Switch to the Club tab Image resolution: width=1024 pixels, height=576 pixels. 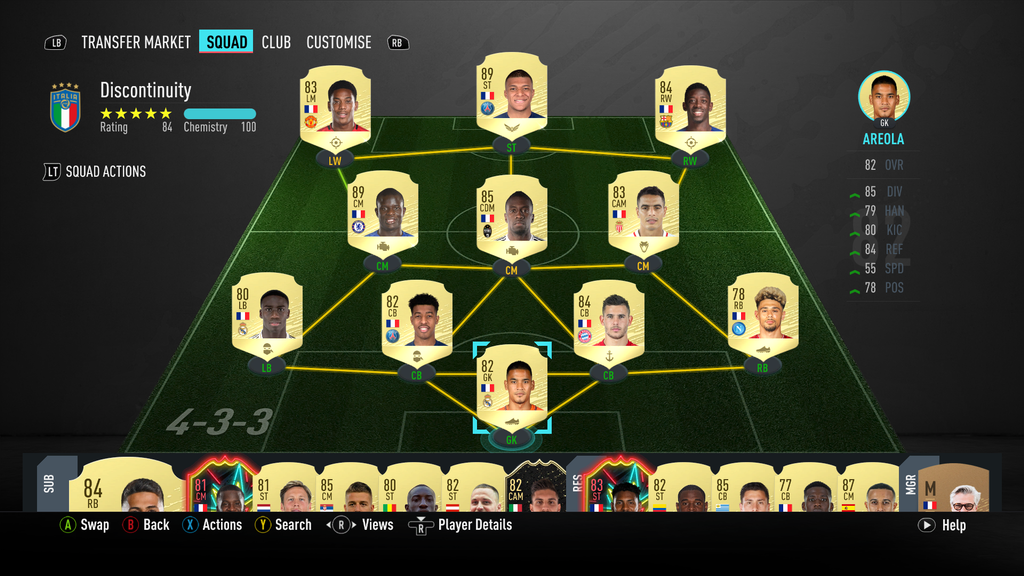276,42
